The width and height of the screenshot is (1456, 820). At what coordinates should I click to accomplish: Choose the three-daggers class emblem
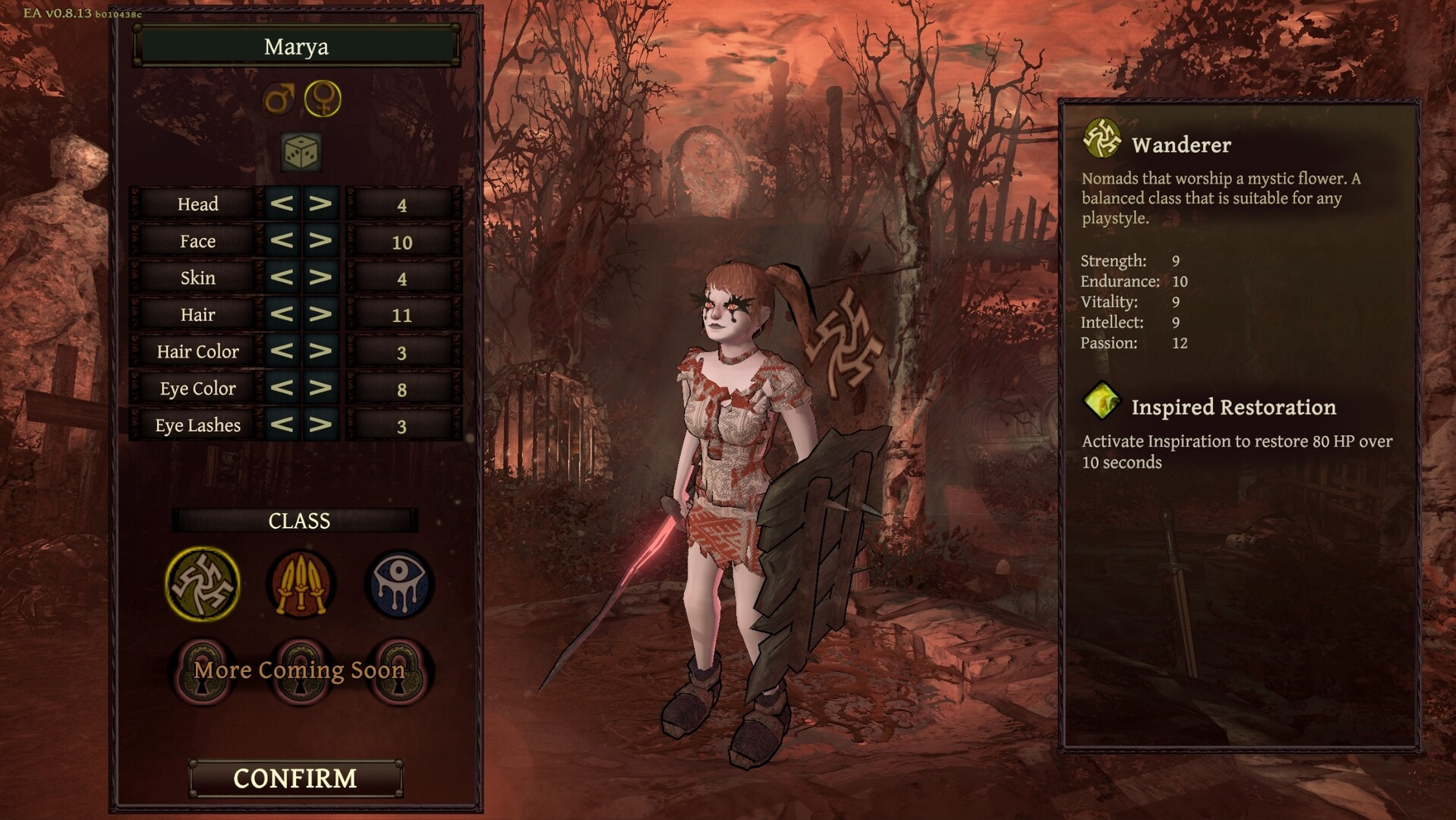(301, 584)
